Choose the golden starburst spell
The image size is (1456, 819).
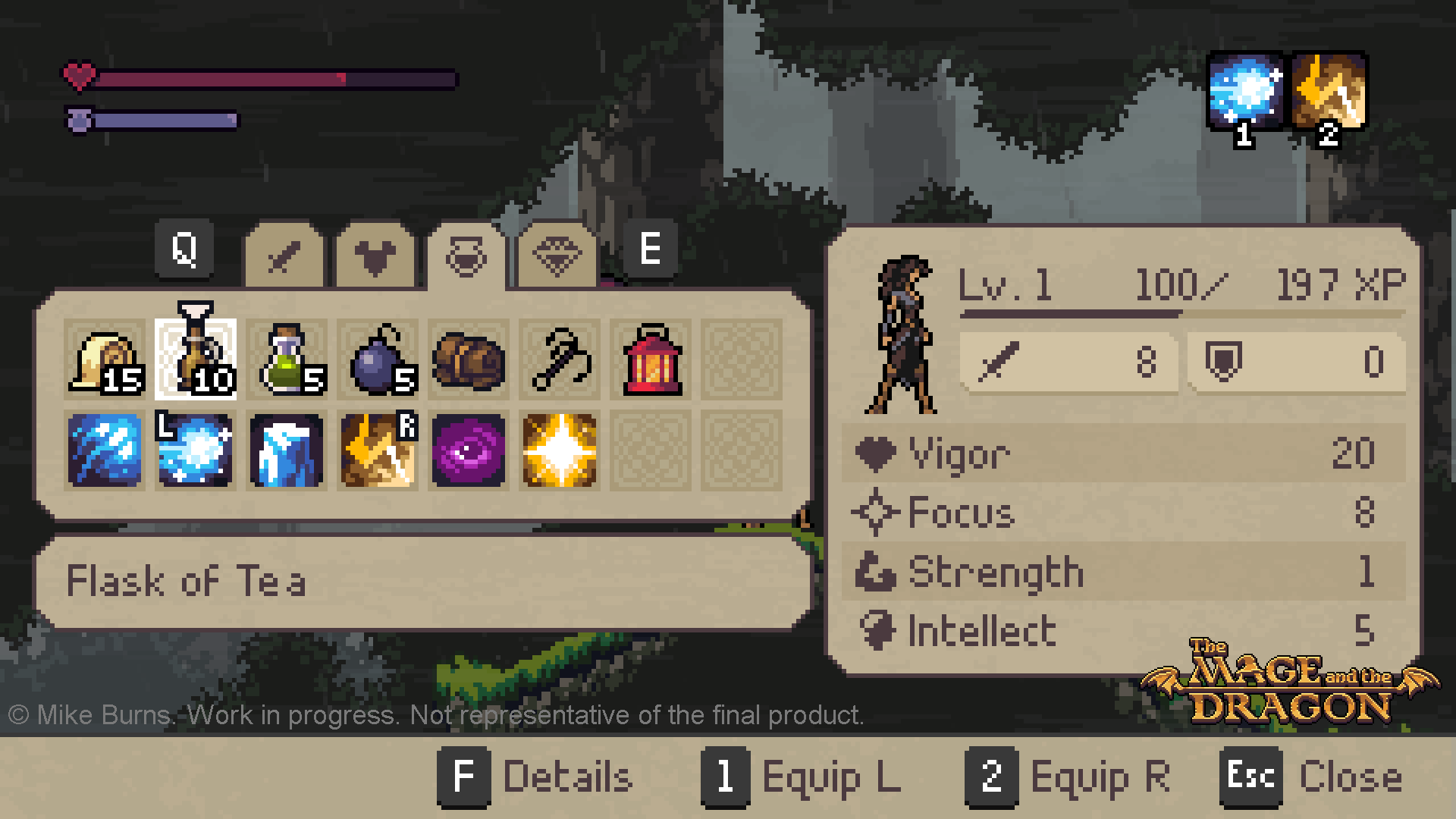pos(560,450)
